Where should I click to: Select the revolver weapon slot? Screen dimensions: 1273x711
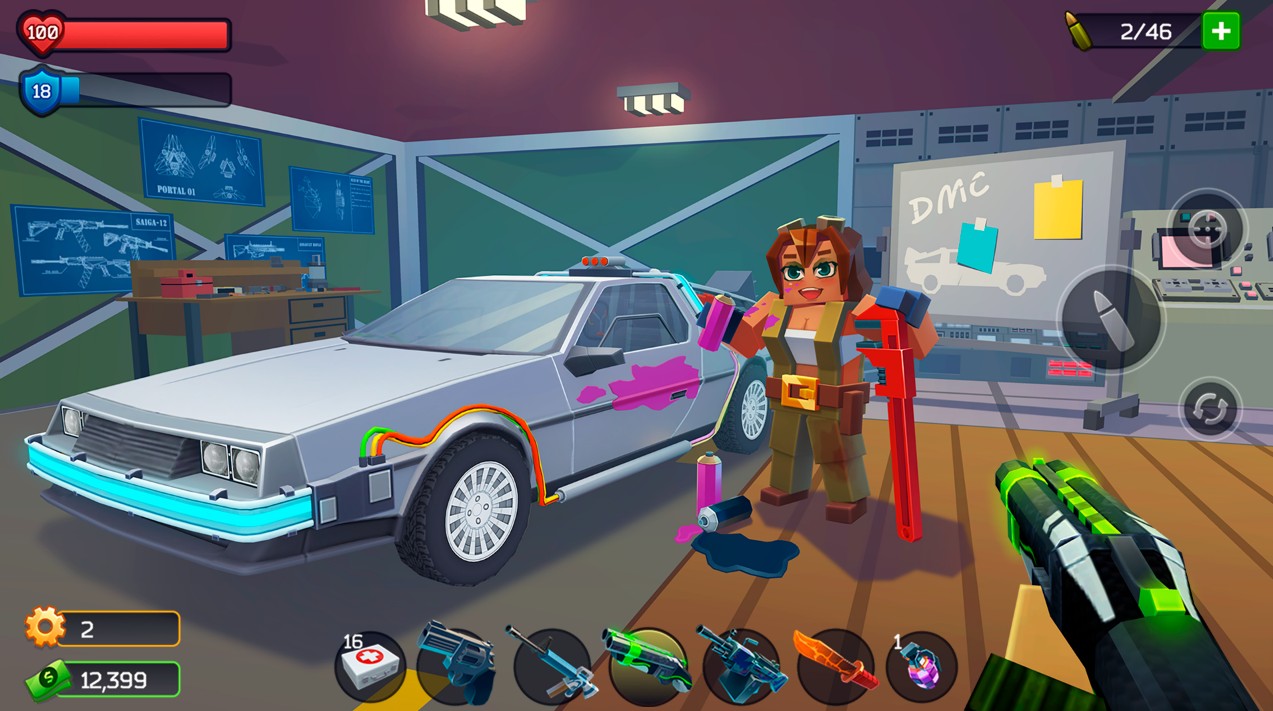[455, 662]
